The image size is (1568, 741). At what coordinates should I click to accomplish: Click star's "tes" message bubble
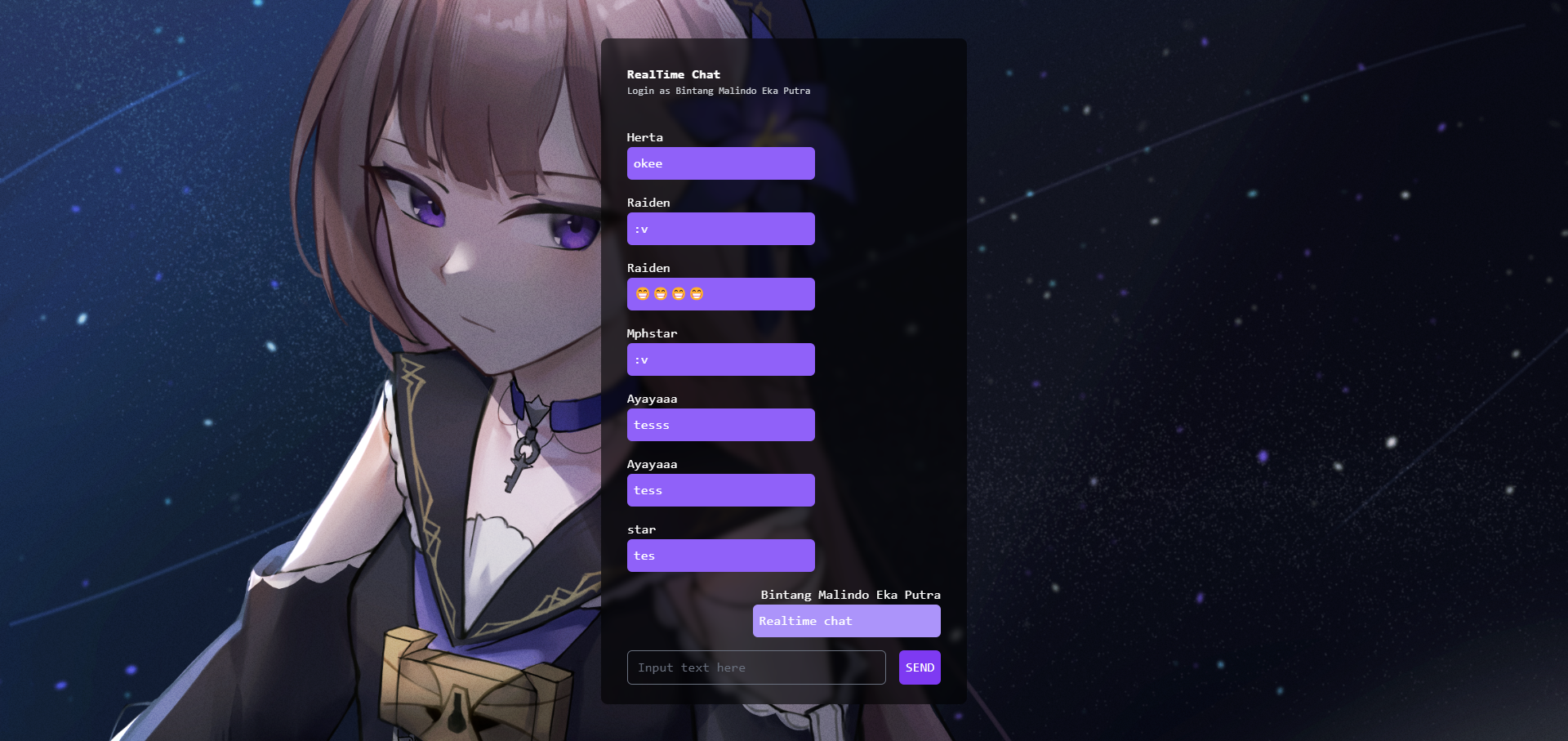click(x=720, y=556)
